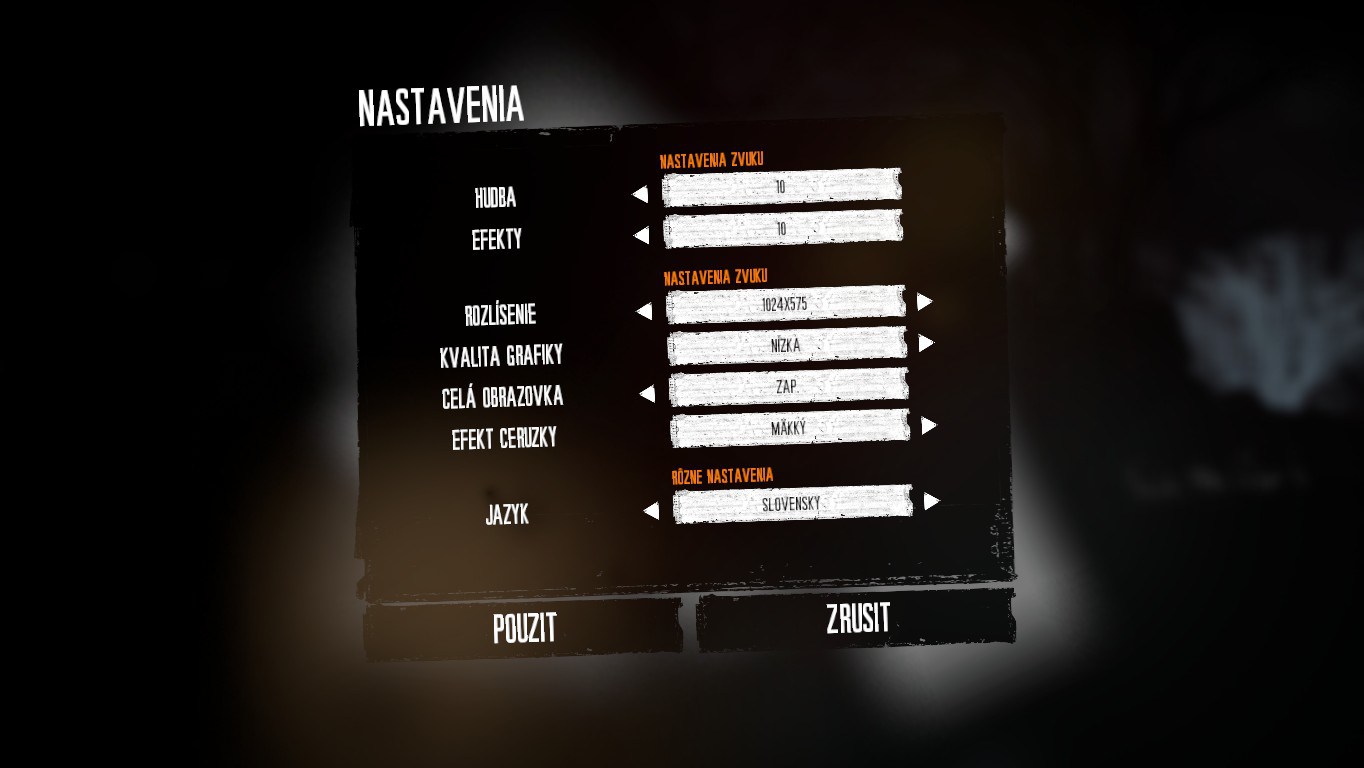Click the Zap fullscreen value field
Screen dimensions: 1364x768
coord(788,387)
